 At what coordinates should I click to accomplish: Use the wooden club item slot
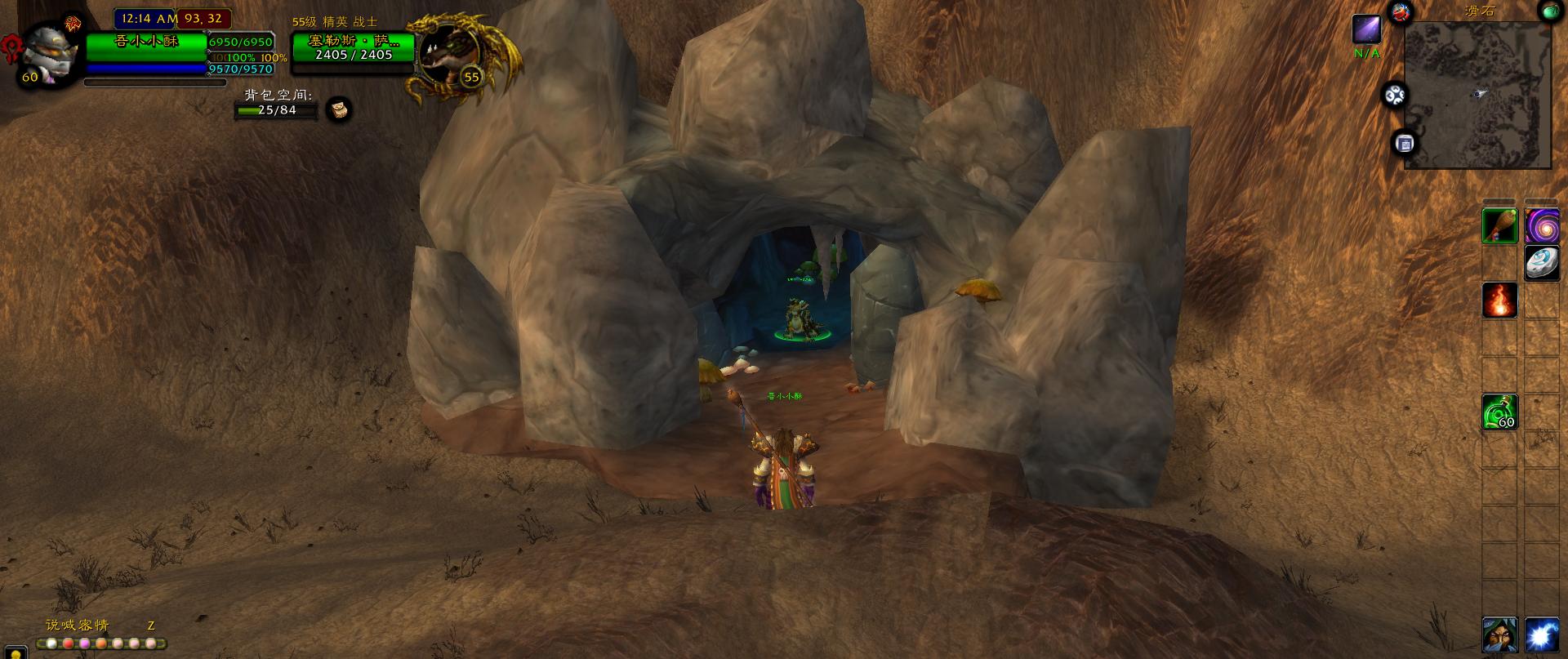click(x=1500, y=226)
